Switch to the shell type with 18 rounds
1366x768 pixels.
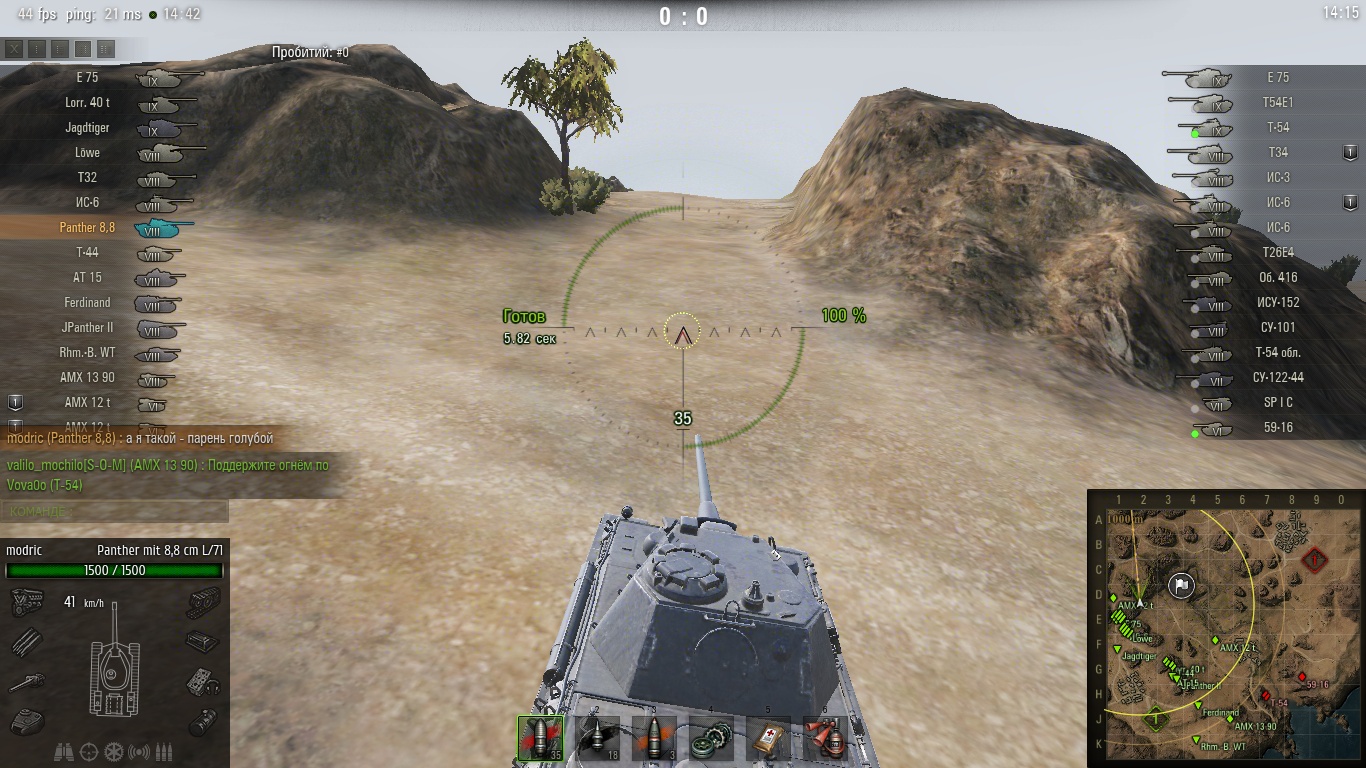pos(597,738)
